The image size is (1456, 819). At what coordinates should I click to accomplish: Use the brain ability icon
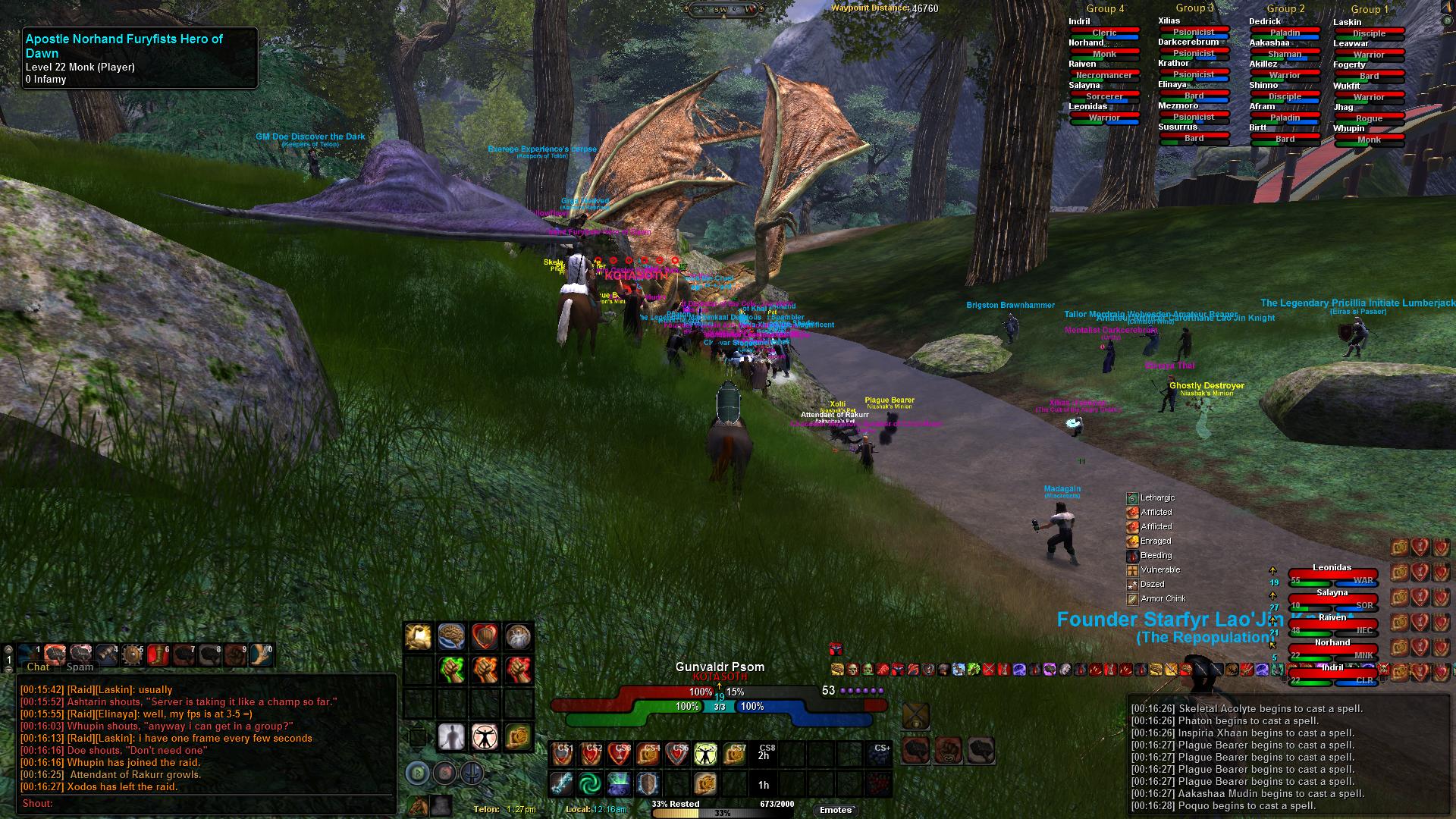point(451,637)
